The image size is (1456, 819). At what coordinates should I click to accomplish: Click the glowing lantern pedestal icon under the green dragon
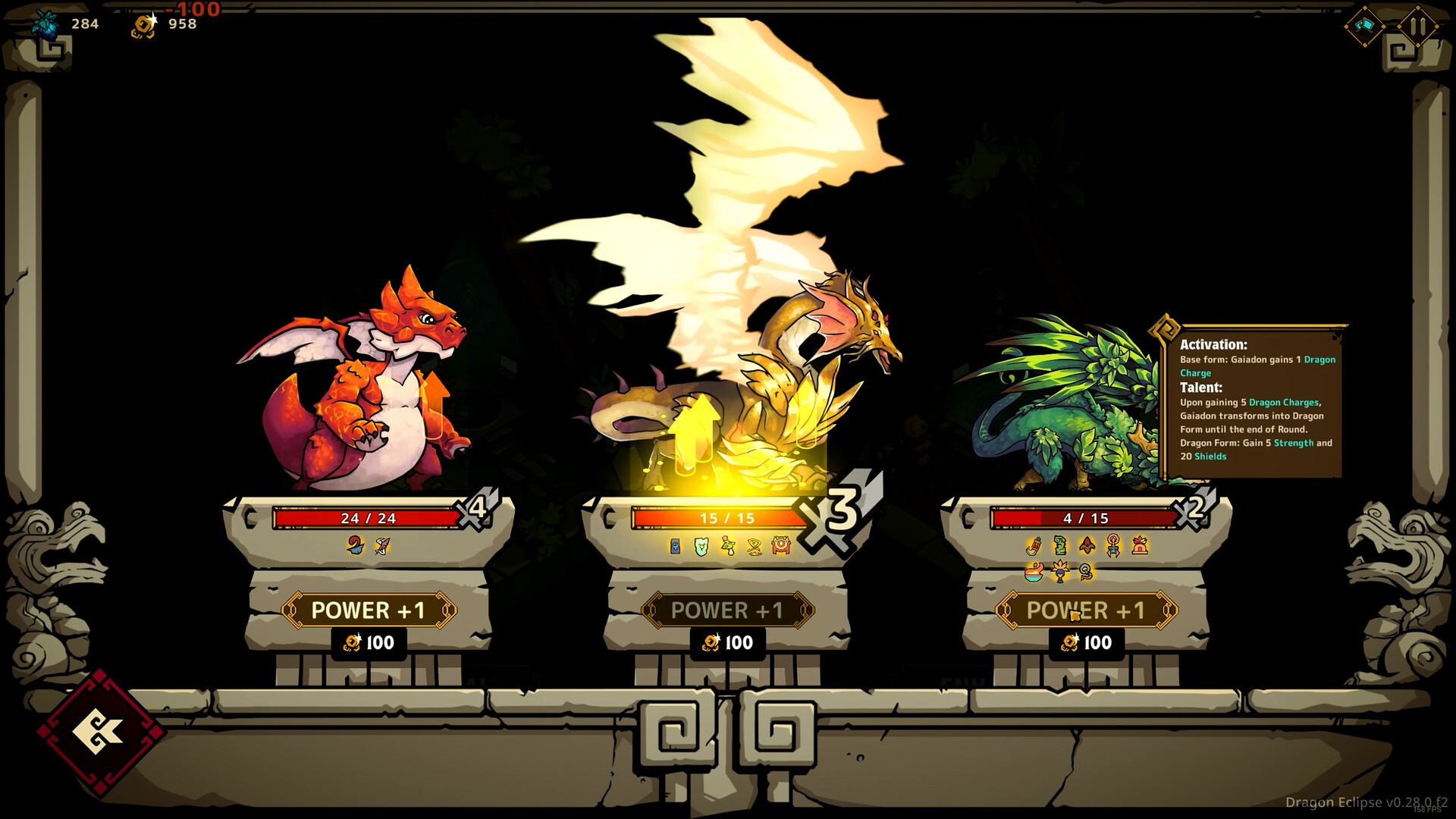click(1139, 545)
